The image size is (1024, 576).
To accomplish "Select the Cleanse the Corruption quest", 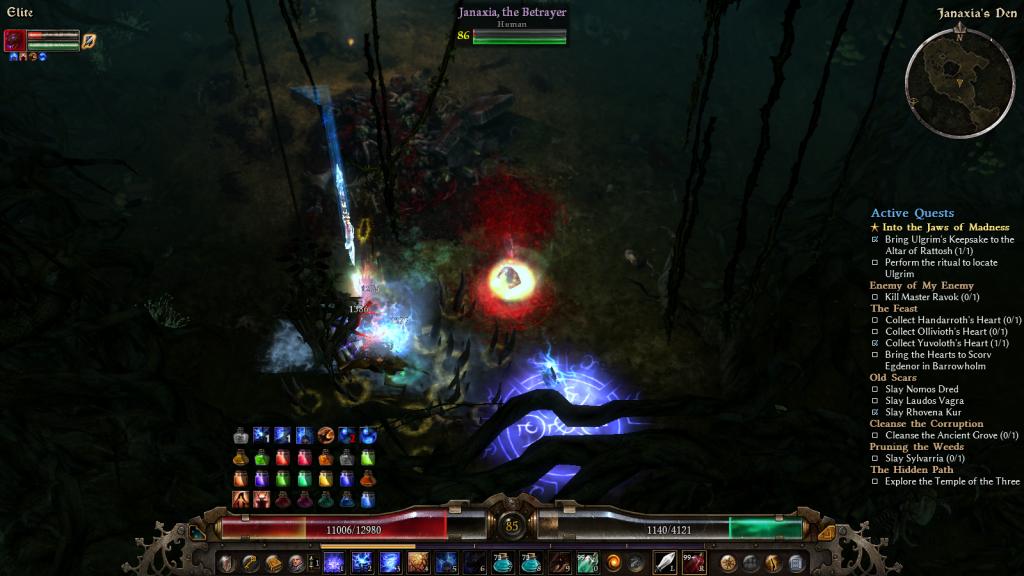I will [926, 423].
